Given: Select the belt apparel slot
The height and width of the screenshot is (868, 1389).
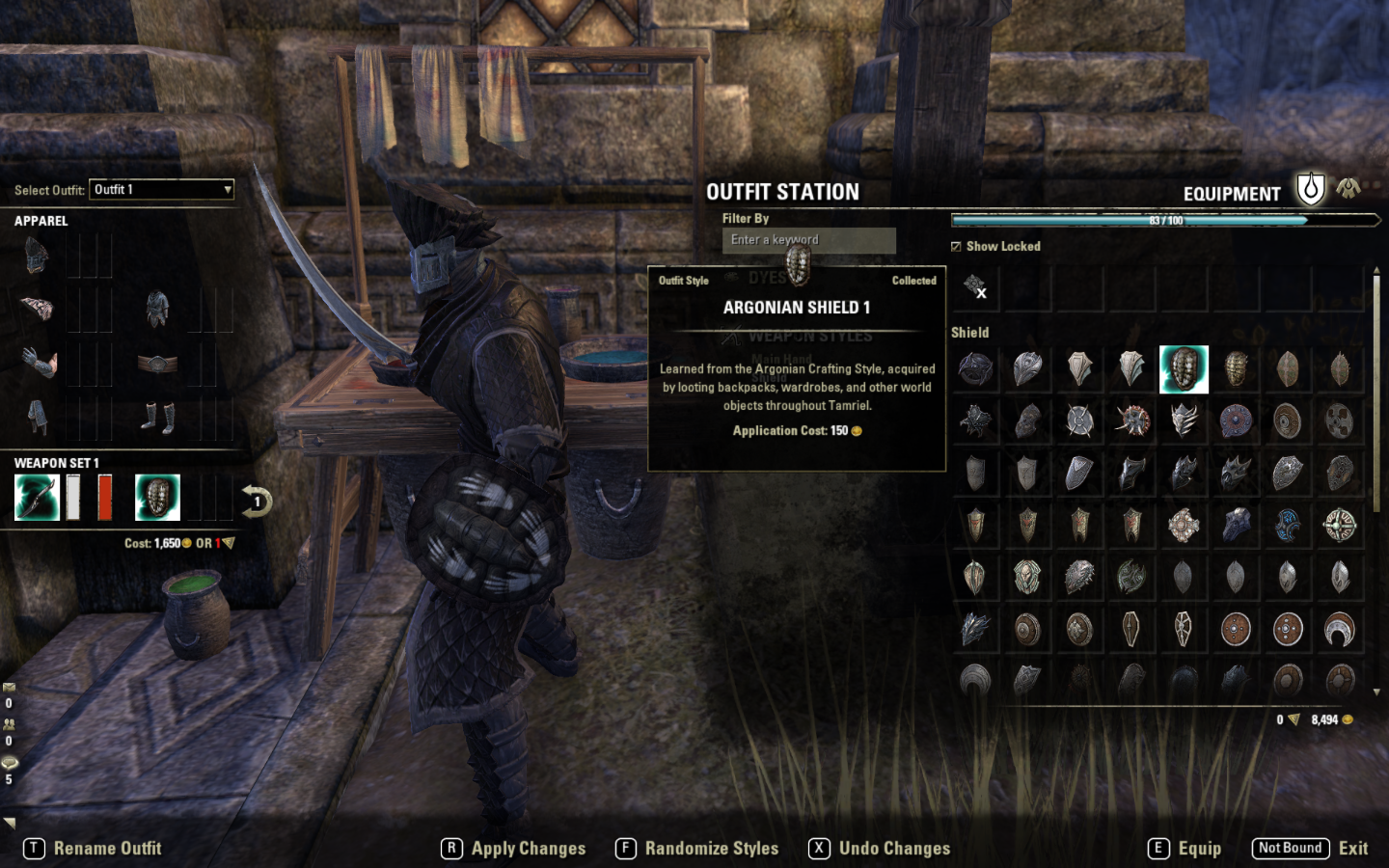Looking at the screenshot, I should [x=157, y=364].
